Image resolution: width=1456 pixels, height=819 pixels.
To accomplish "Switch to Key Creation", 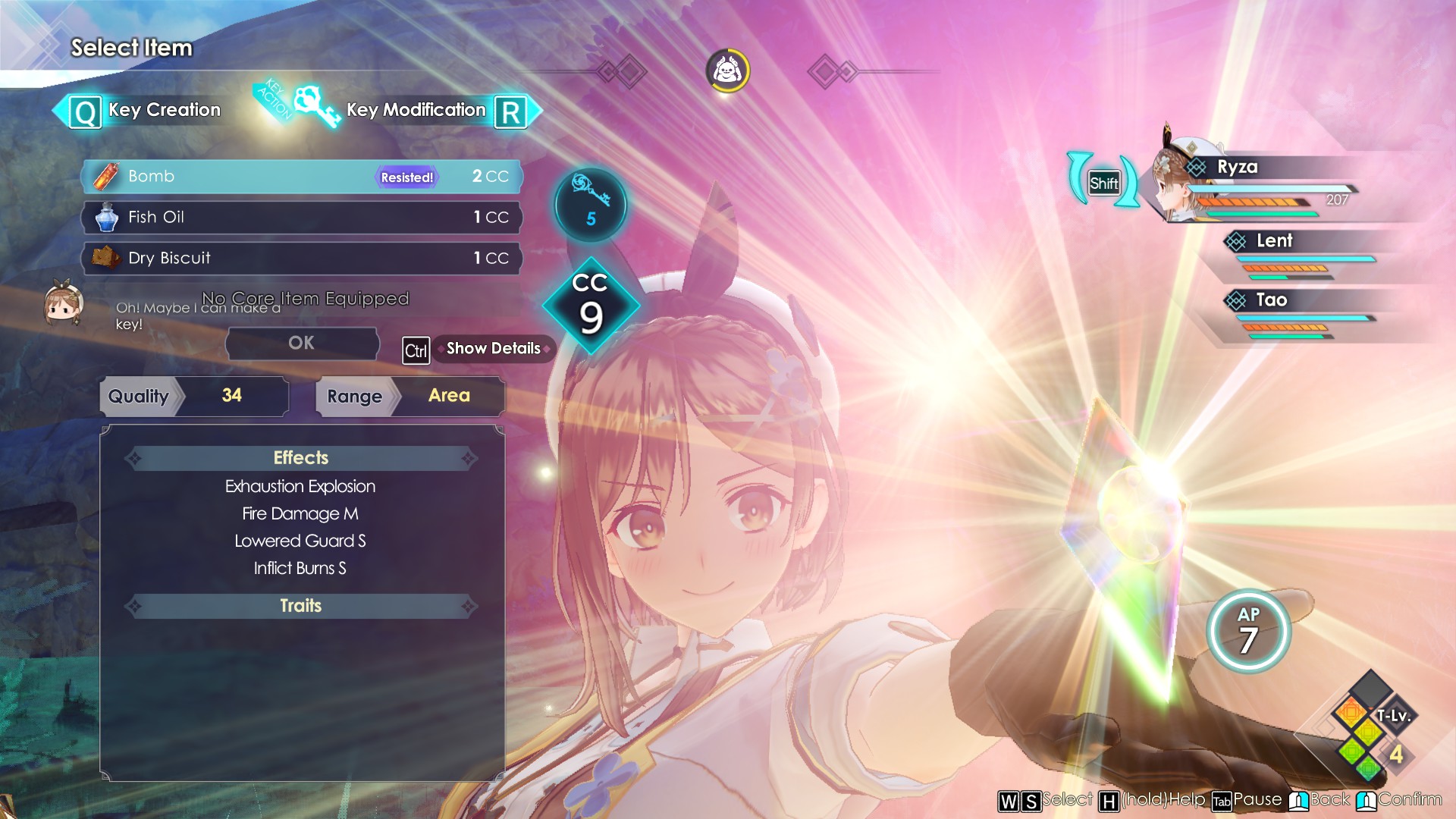I will [146, 111].
